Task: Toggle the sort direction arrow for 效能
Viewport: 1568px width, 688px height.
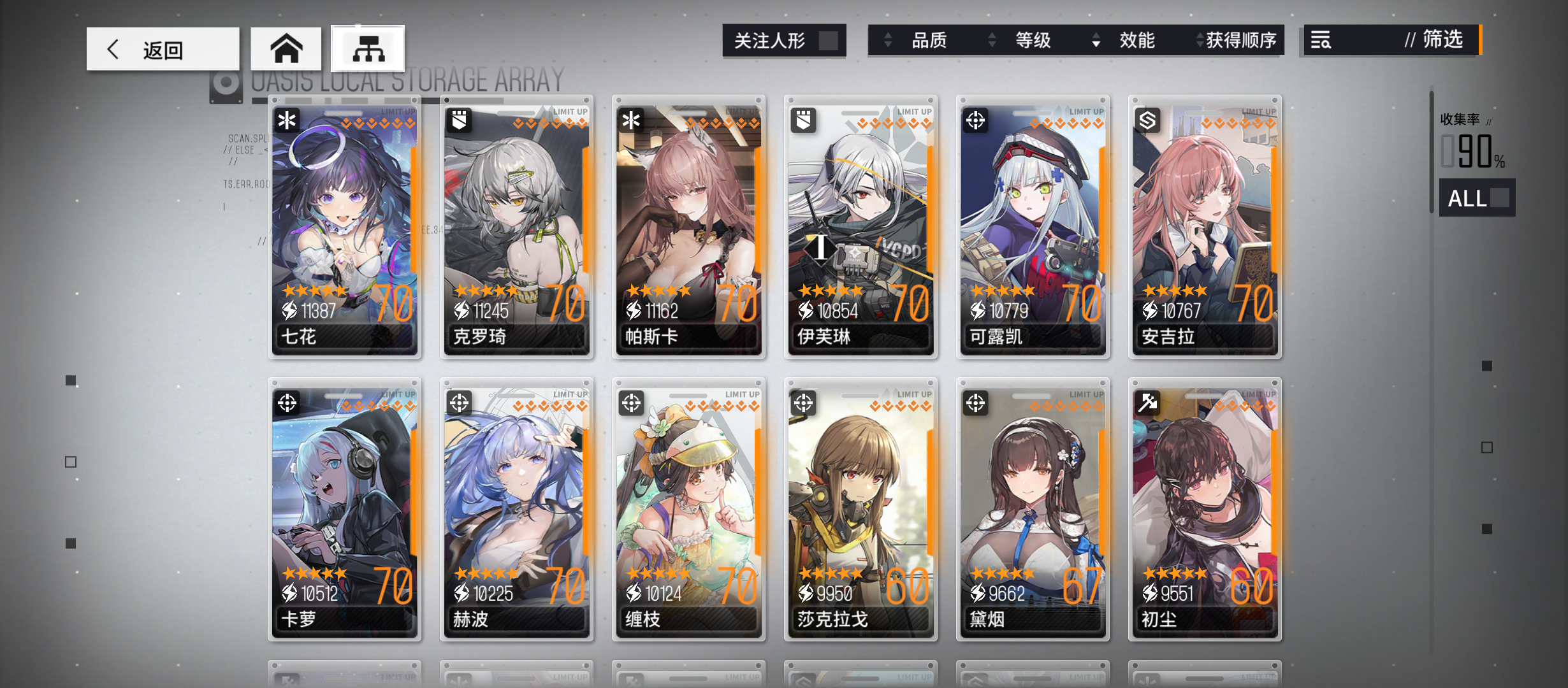Action: point(1096,41)
